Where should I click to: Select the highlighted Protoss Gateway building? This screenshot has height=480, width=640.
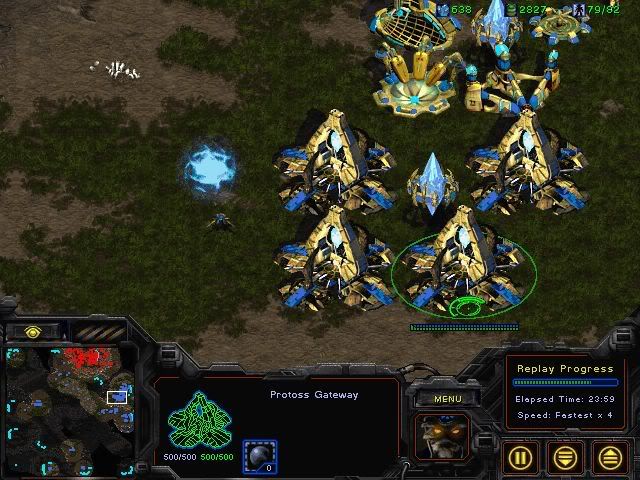click(x=461, y=262)
